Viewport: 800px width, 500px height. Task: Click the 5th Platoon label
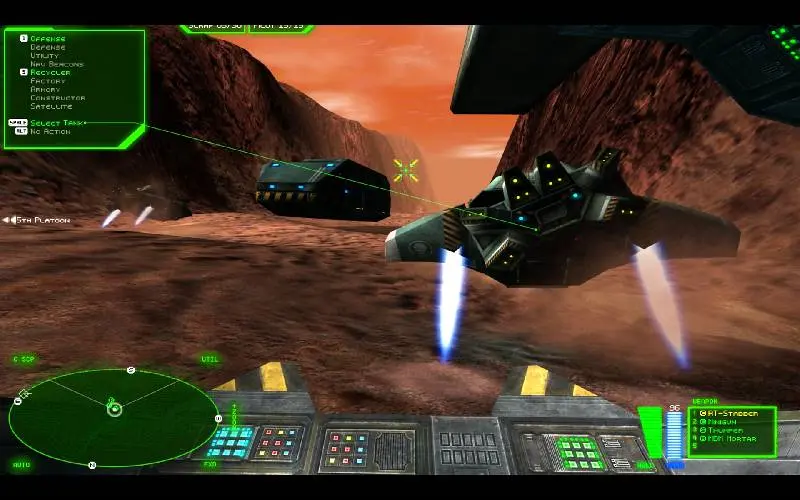[x=40, y=220]
